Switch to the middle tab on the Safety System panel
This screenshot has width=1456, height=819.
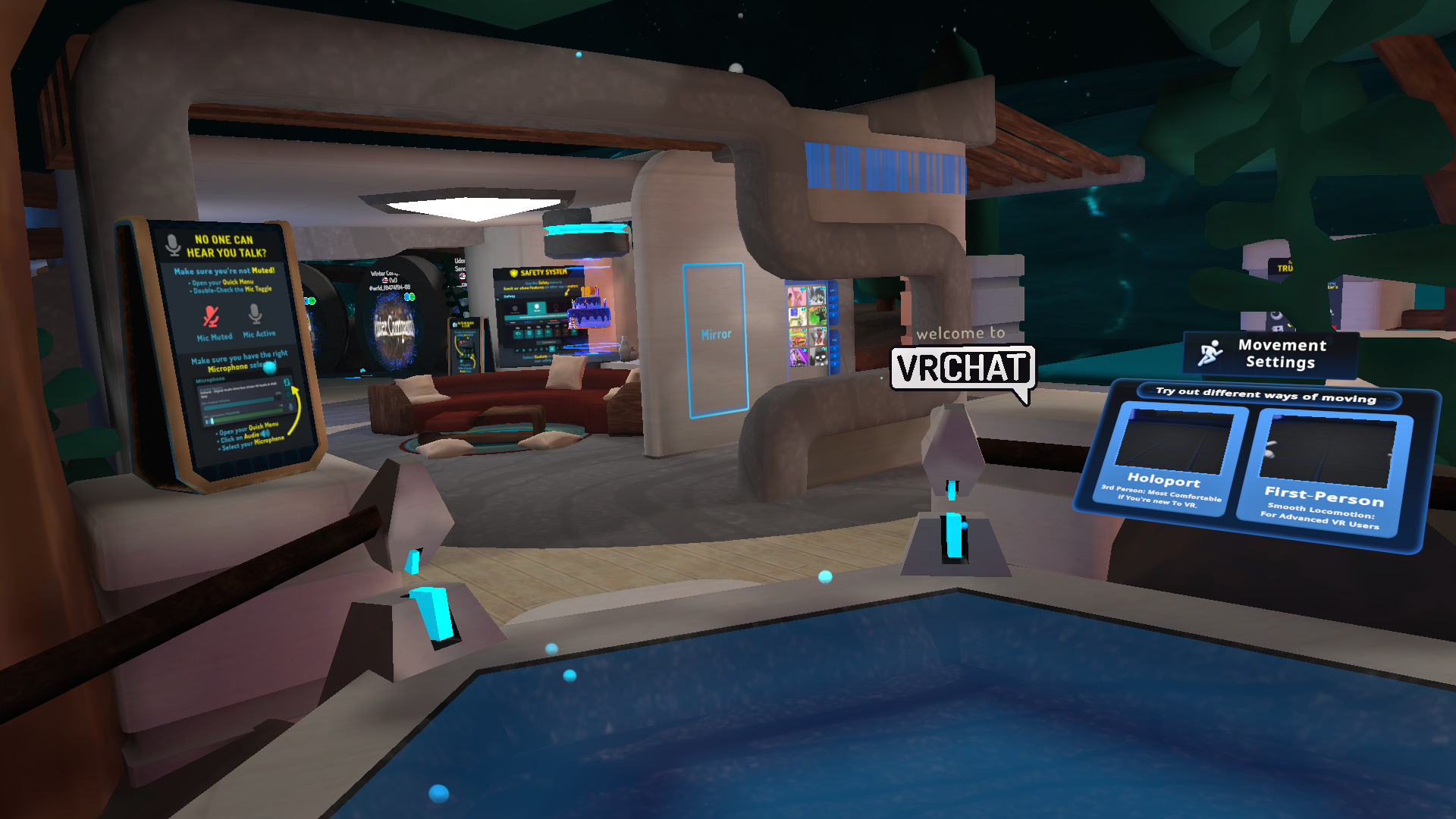(537, 307)
